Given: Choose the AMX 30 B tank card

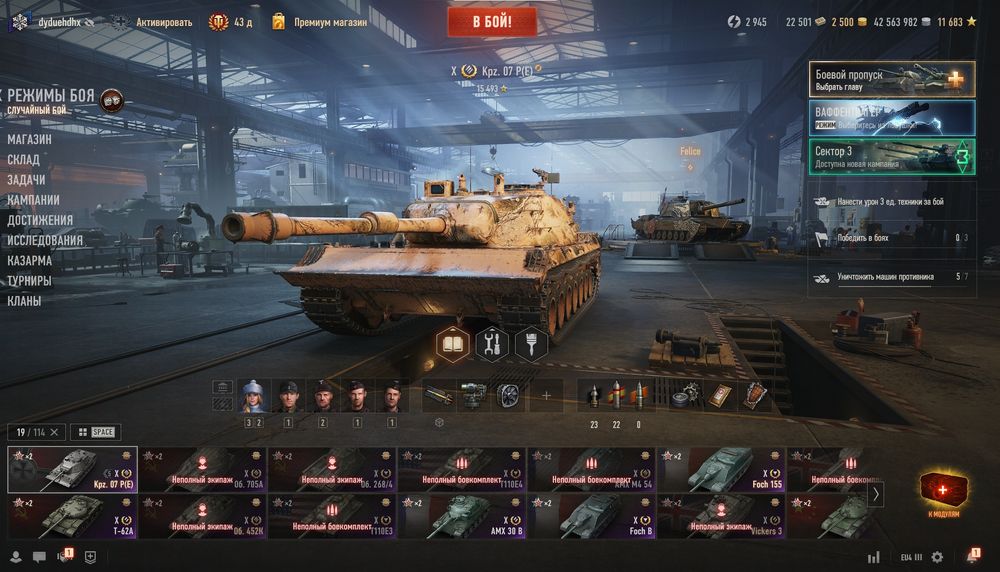Looking at the screenshot, I should point(462,517).
